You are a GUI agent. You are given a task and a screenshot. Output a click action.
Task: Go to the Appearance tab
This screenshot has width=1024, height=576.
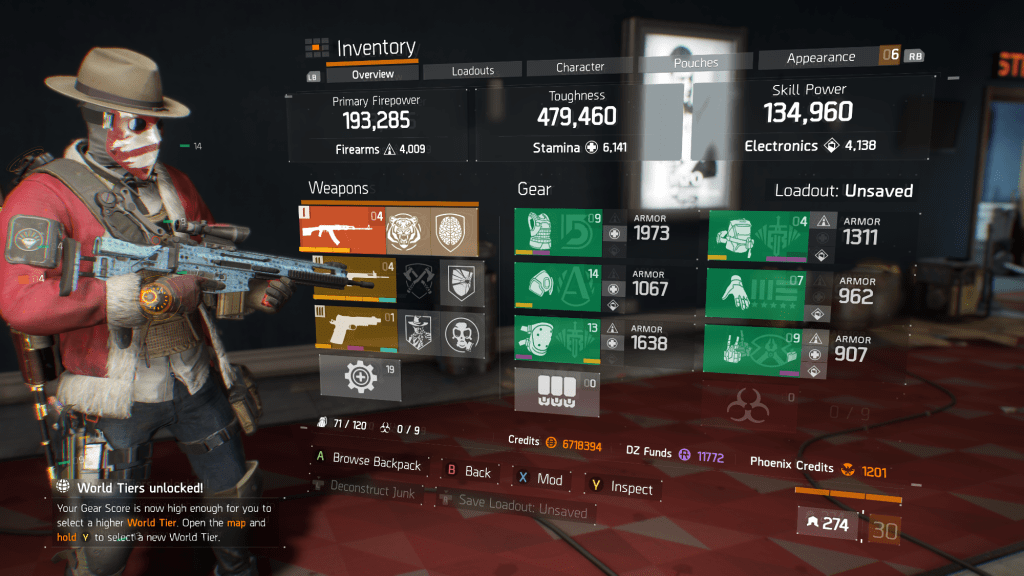point(821,58)
